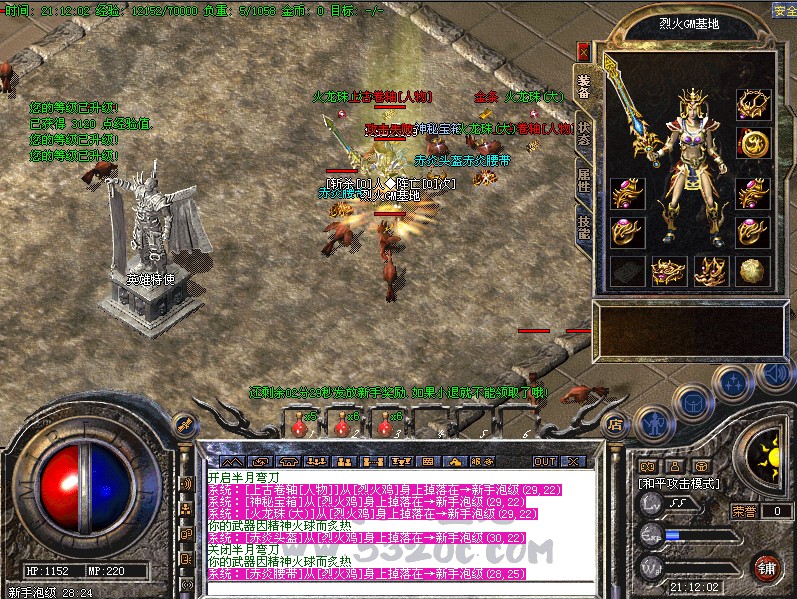The height and width of the screenshot is (599, 797).
Task: Switch to the 状态 status tab
Action: coord(583,132)
